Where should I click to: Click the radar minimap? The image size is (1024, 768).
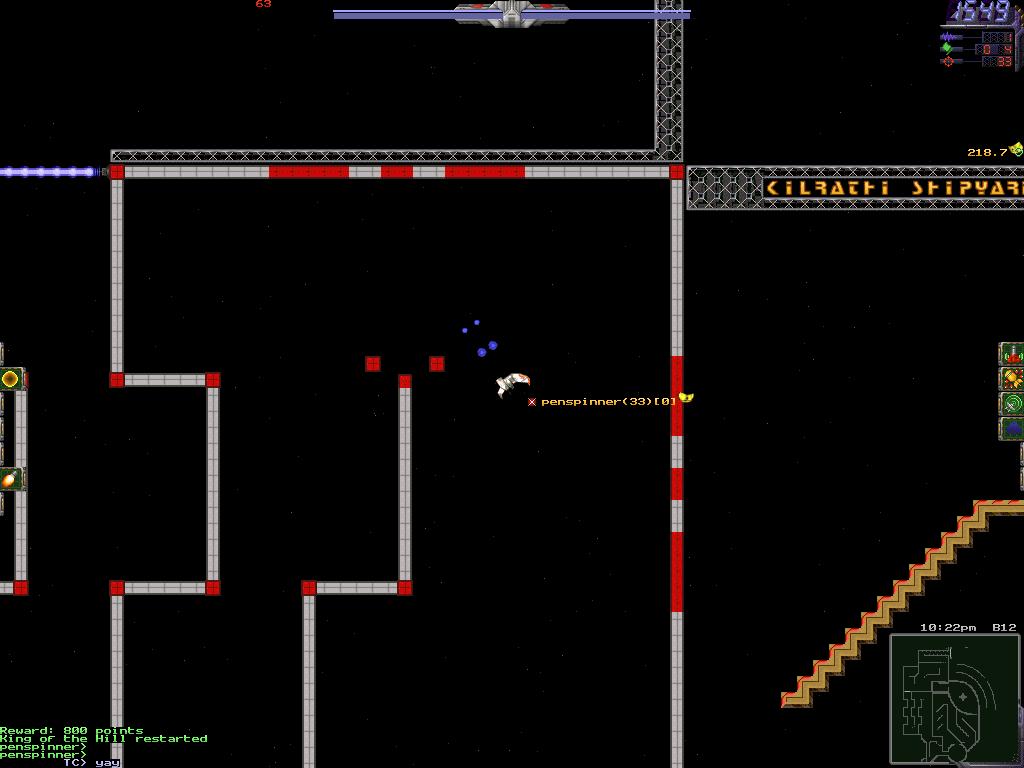(x=955, y=699)
